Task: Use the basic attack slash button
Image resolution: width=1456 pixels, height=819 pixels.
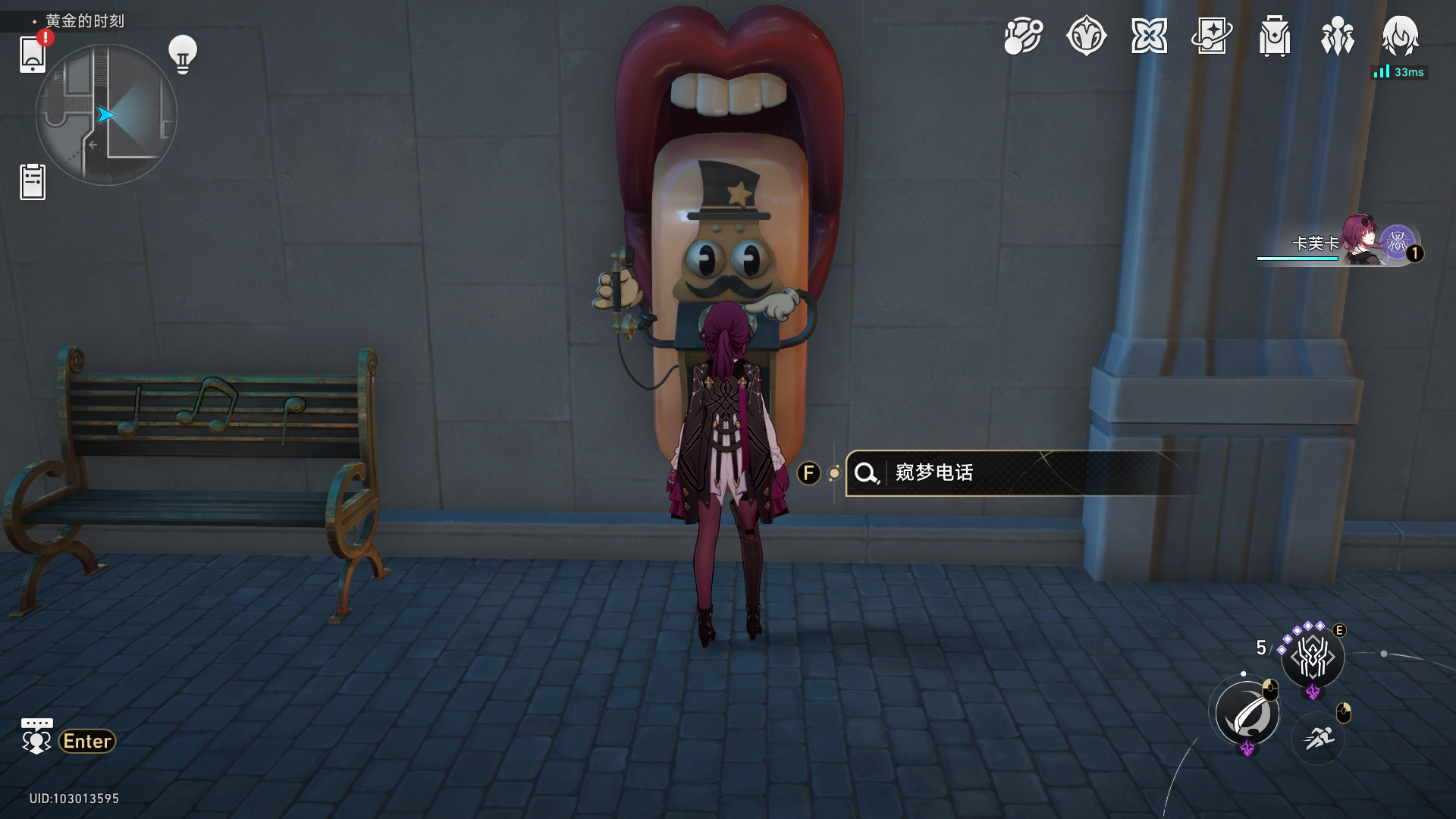Action: tap(1247, 714)
